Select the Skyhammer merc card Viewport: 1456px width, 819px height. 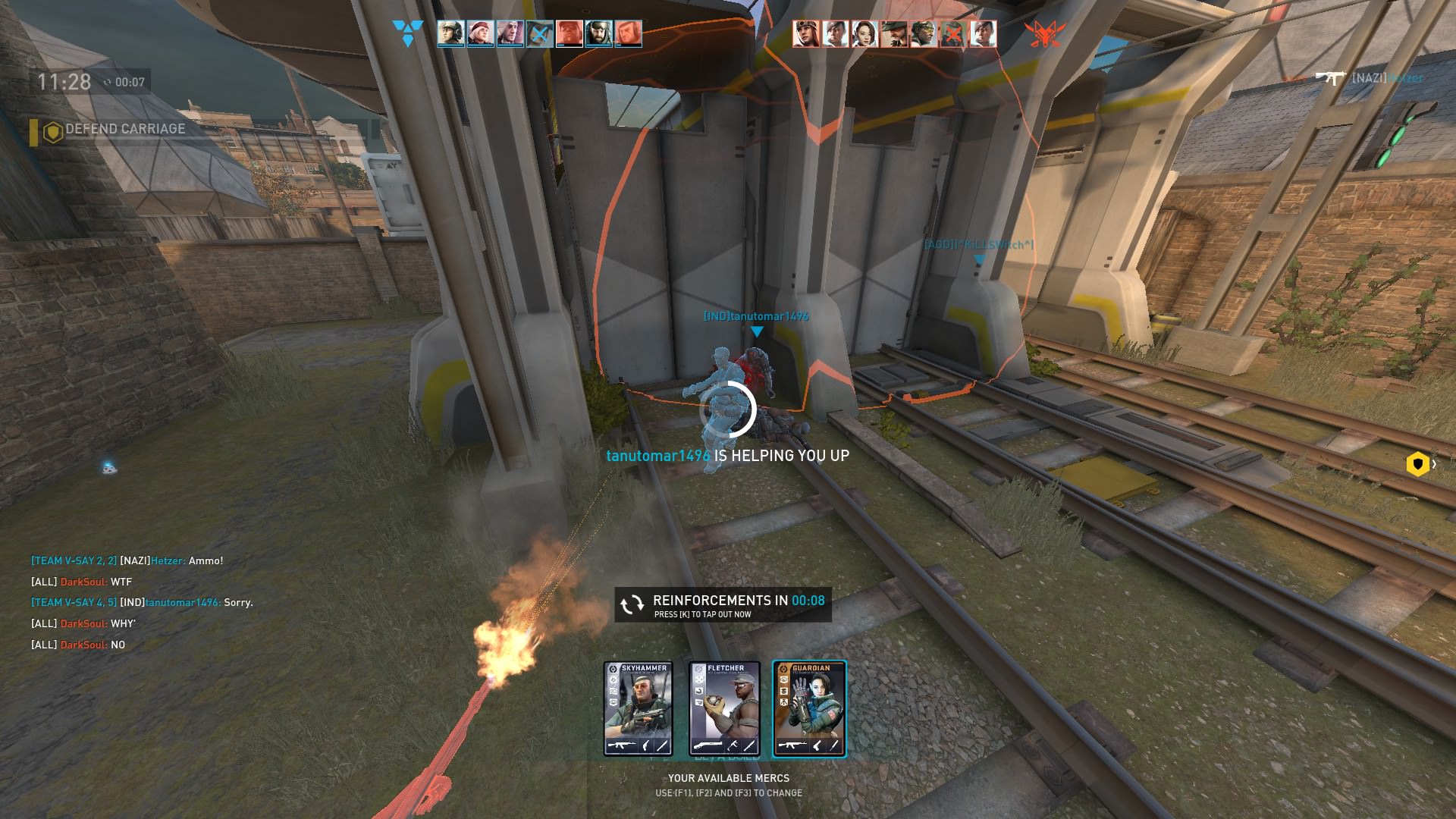639,709
